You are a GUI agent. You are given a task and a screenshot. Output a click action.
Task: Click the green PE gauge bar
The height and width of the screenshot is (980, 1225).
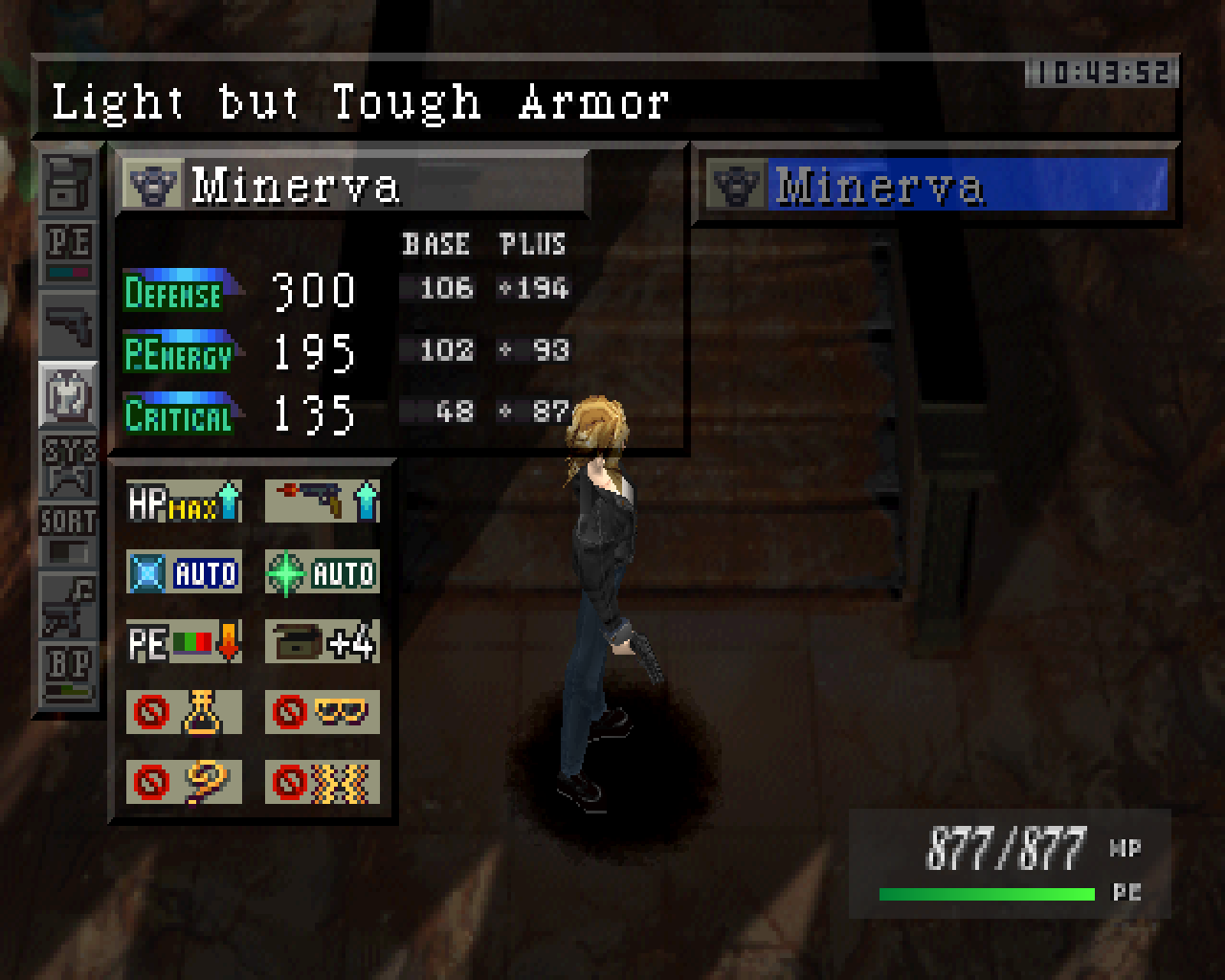pos(986,894)
